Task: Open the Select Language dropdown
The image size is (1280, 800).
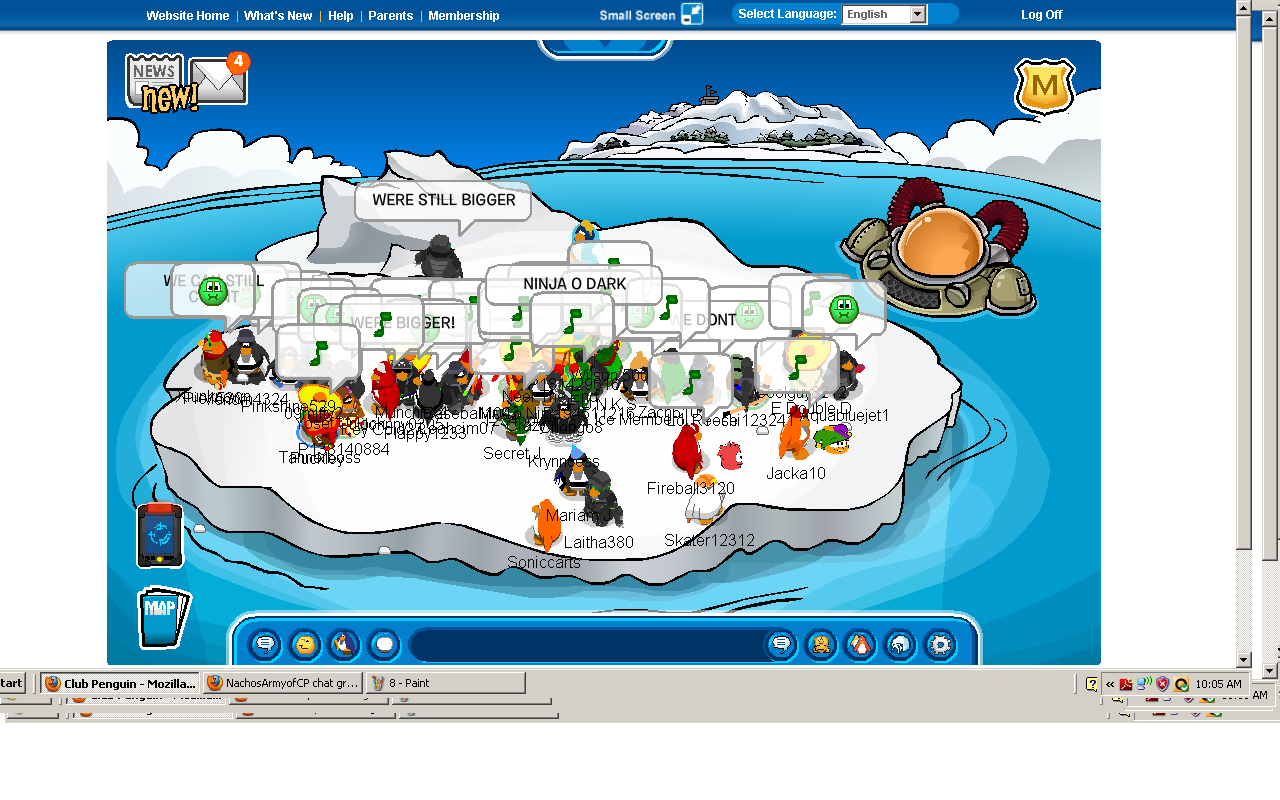Action: (884, 15)
